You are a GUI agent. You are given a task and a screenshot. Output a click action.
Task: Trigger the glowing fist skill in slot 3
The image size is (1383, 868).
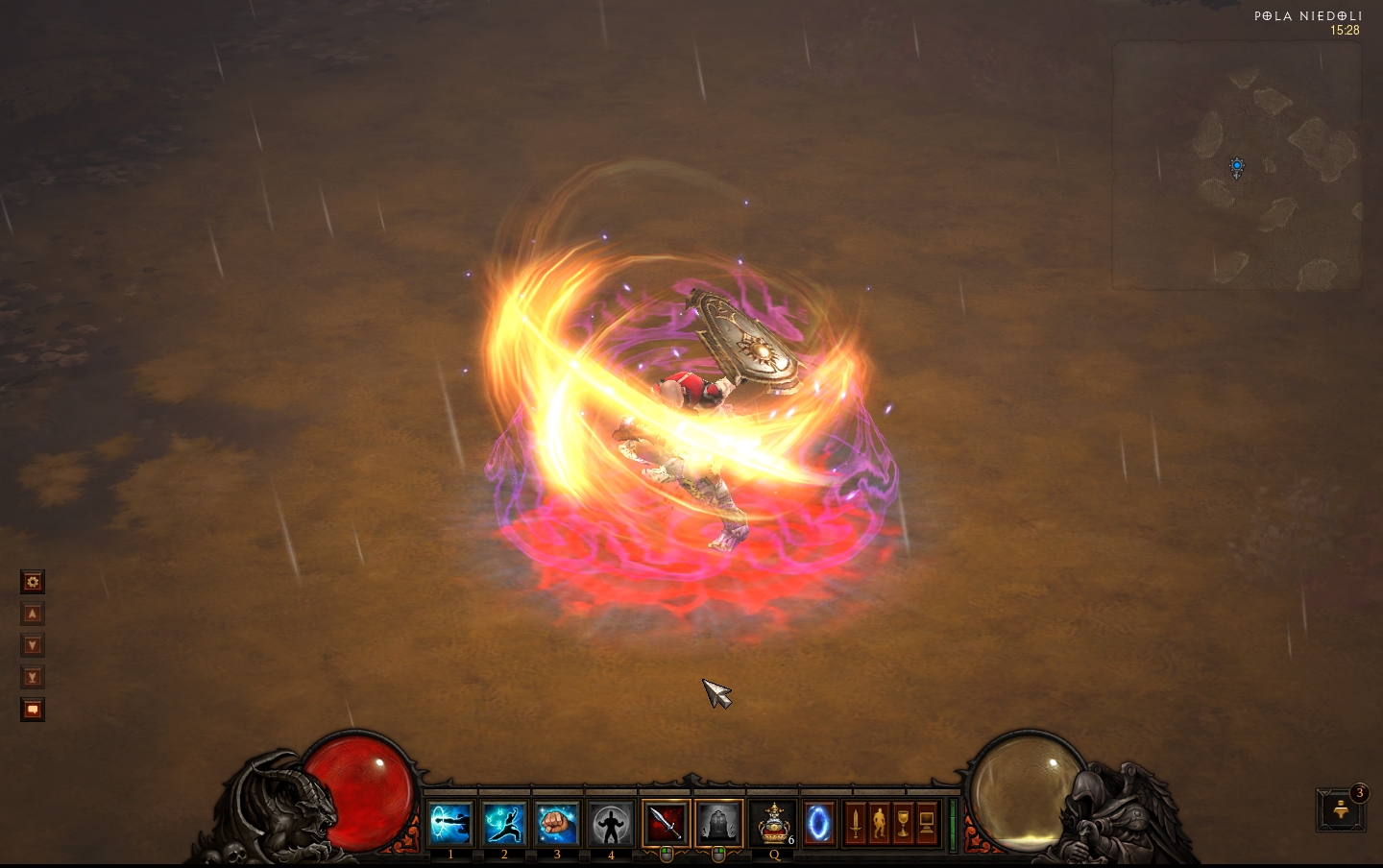tap(557, 824)
